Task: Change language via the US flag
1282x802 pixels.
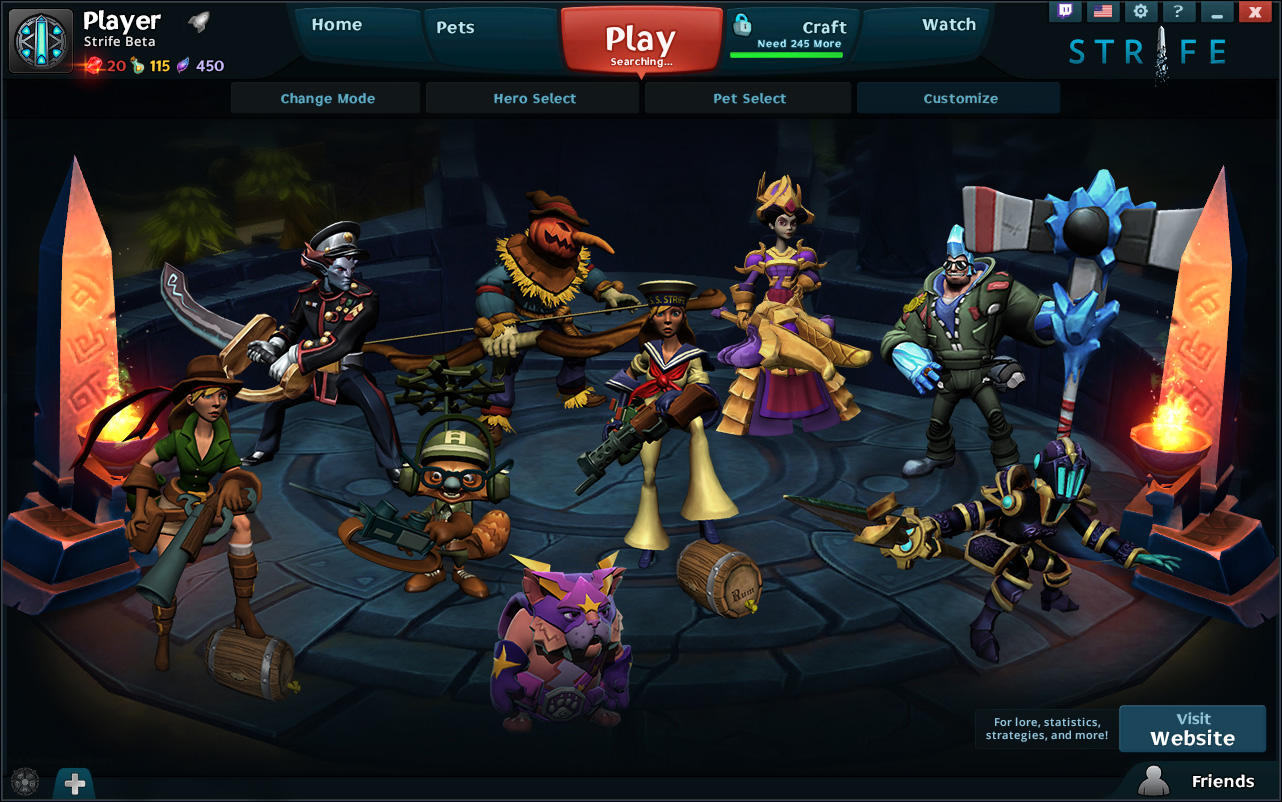Action: tap(1102, 11)
